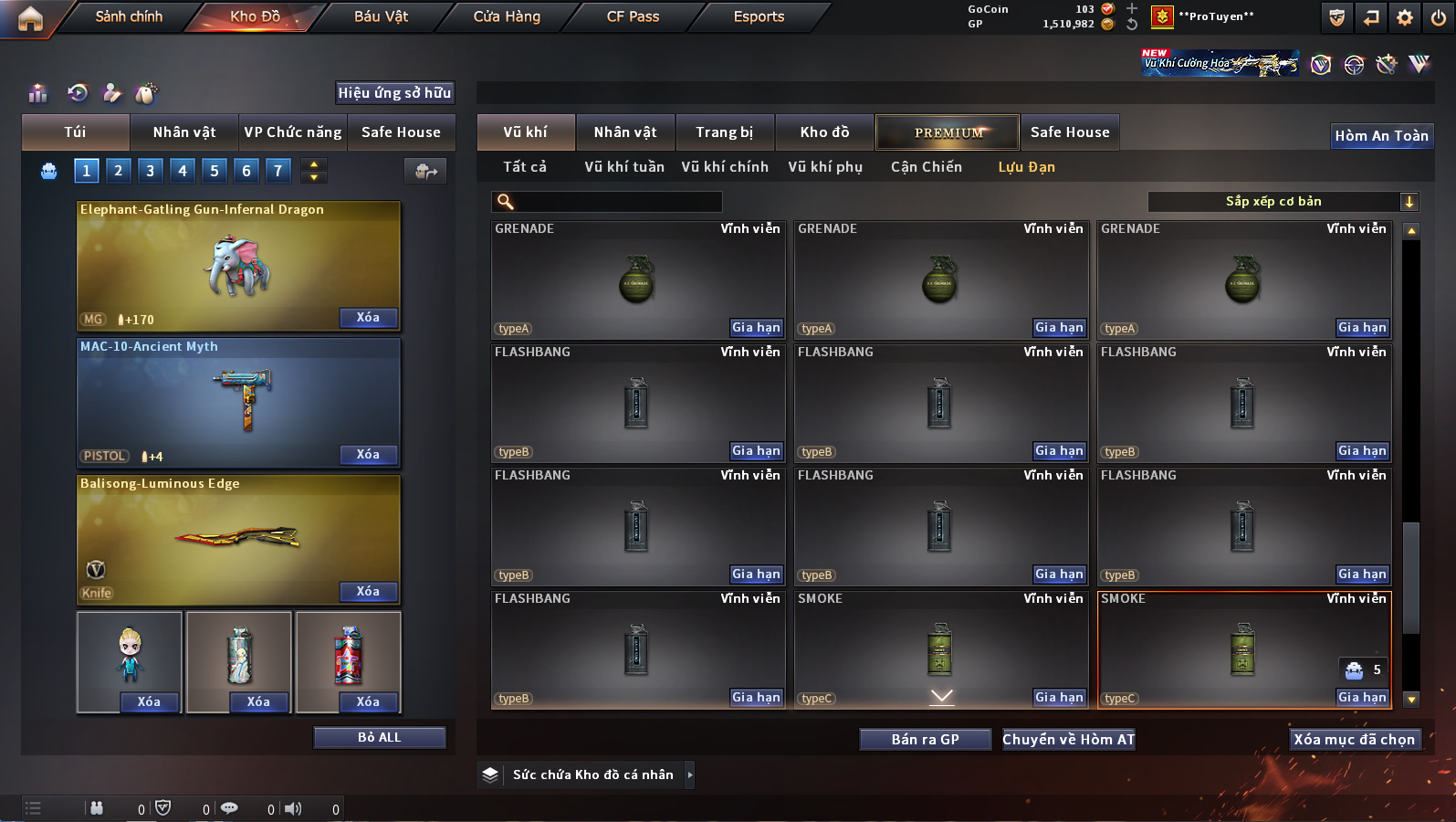Open the Esports section
Viewport: 1456px width, 822px height.
pos(759,16)
